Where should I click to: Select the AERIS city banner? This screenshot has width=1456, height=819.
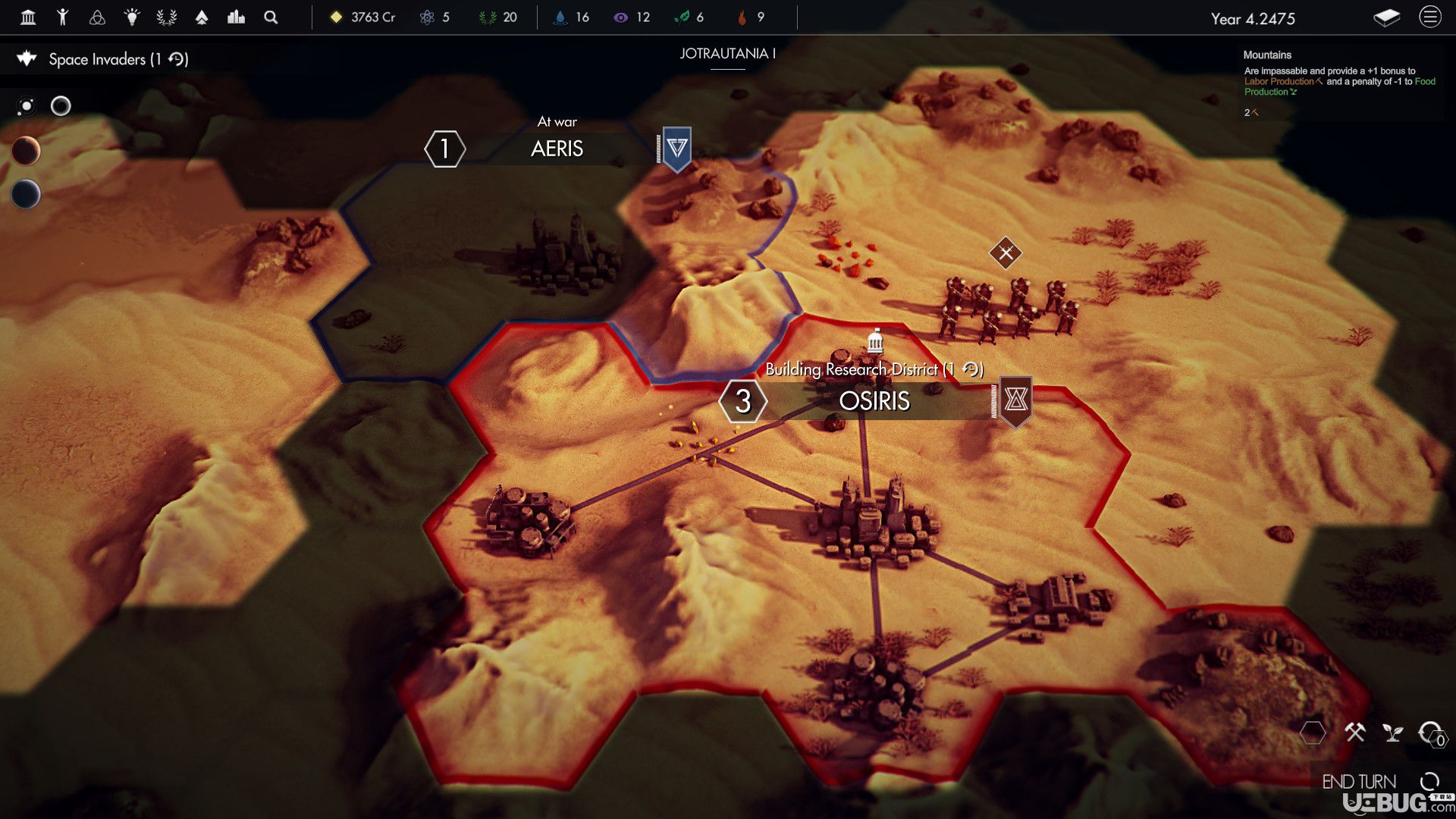click(x=557, y=149)
